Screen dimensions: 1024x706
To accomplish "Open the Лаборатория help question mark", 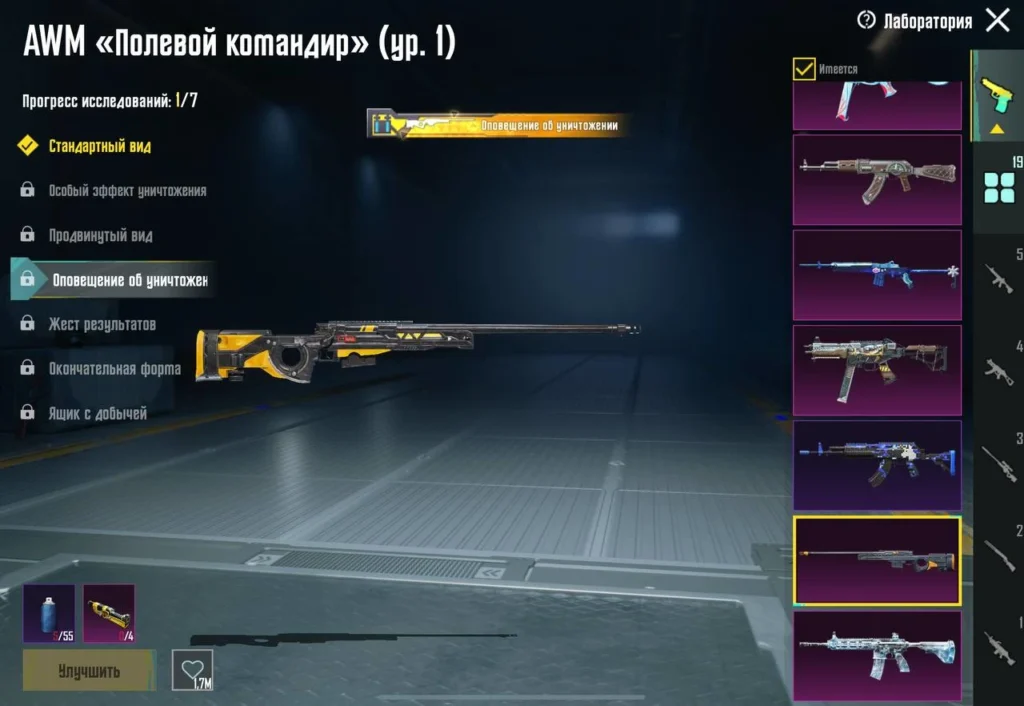I will point(866,20).
